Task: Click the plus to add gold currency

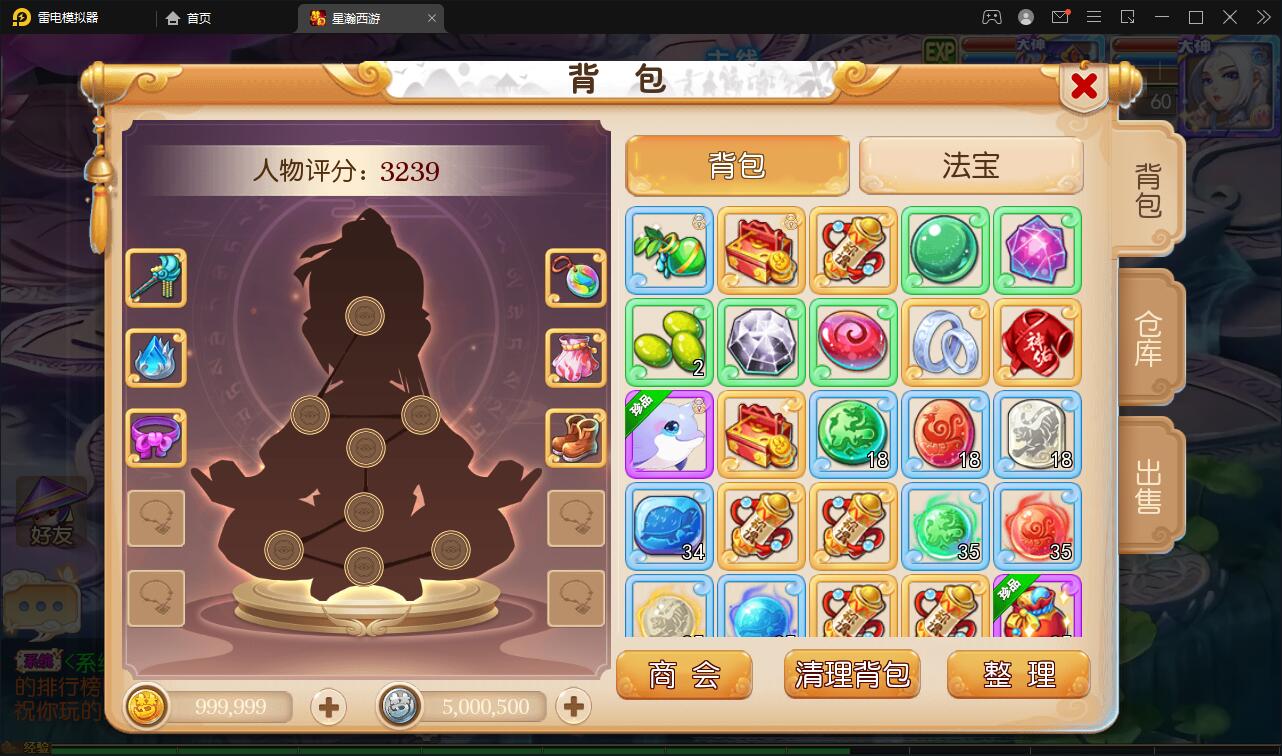Action: [330, 707]
